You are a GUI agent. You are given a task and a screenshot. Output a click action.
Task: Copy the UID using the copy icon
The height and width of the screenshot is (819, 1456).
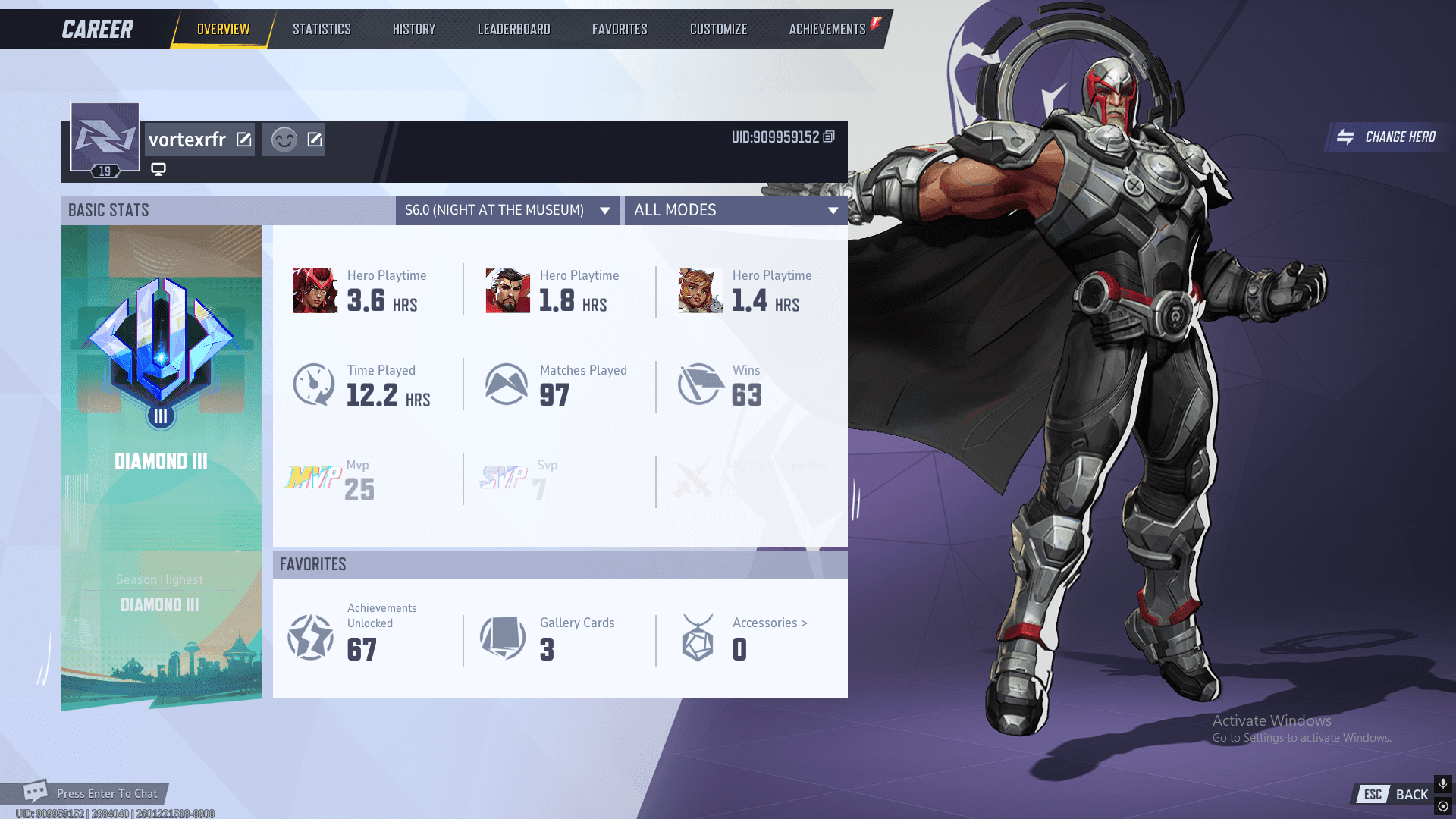pyautogui.click(x=828, y=137)
